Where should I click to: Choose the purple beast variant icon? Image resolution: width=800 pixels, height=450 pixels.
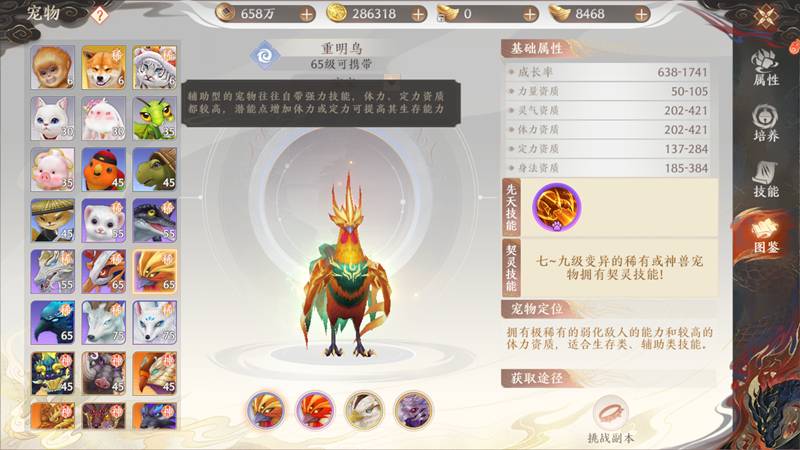click(412, 410)
